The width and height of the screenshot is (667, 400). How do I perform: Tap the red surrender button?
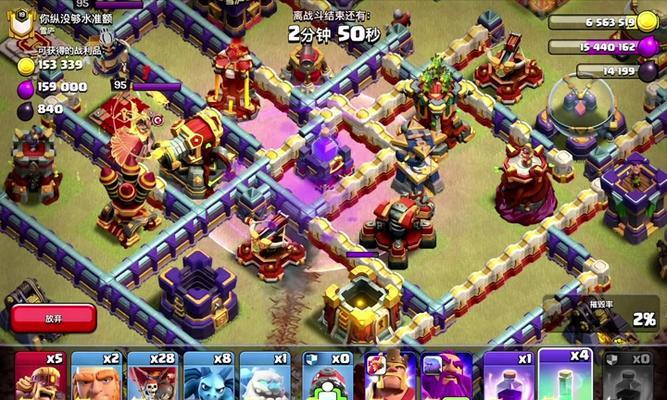(54, 318)
